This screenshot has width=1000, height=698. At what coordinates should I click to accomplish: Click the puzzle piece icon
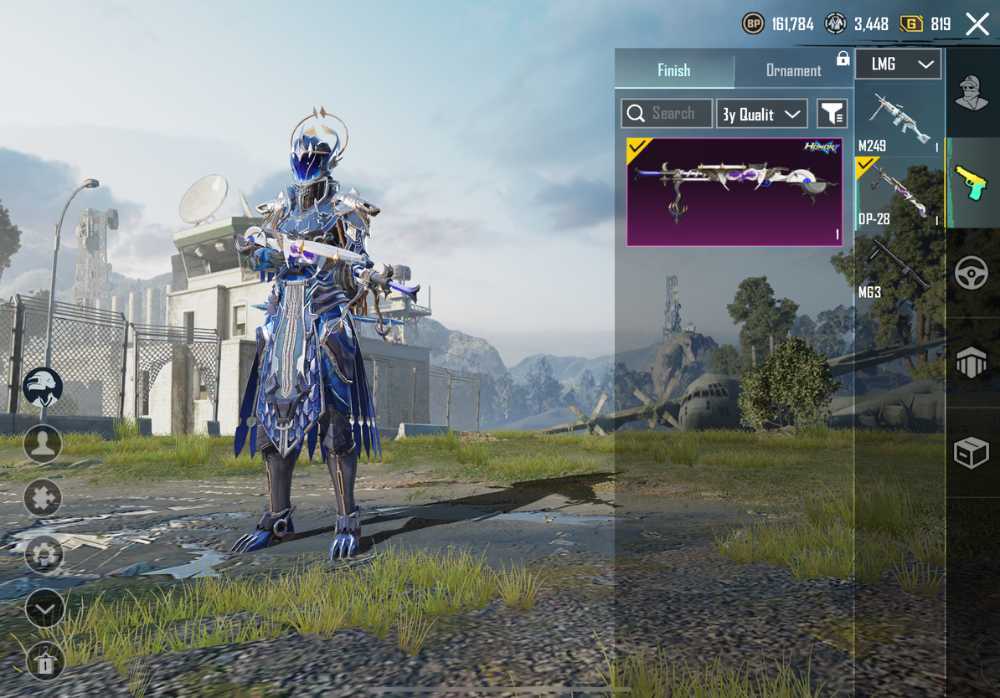(x=43, y=498)
